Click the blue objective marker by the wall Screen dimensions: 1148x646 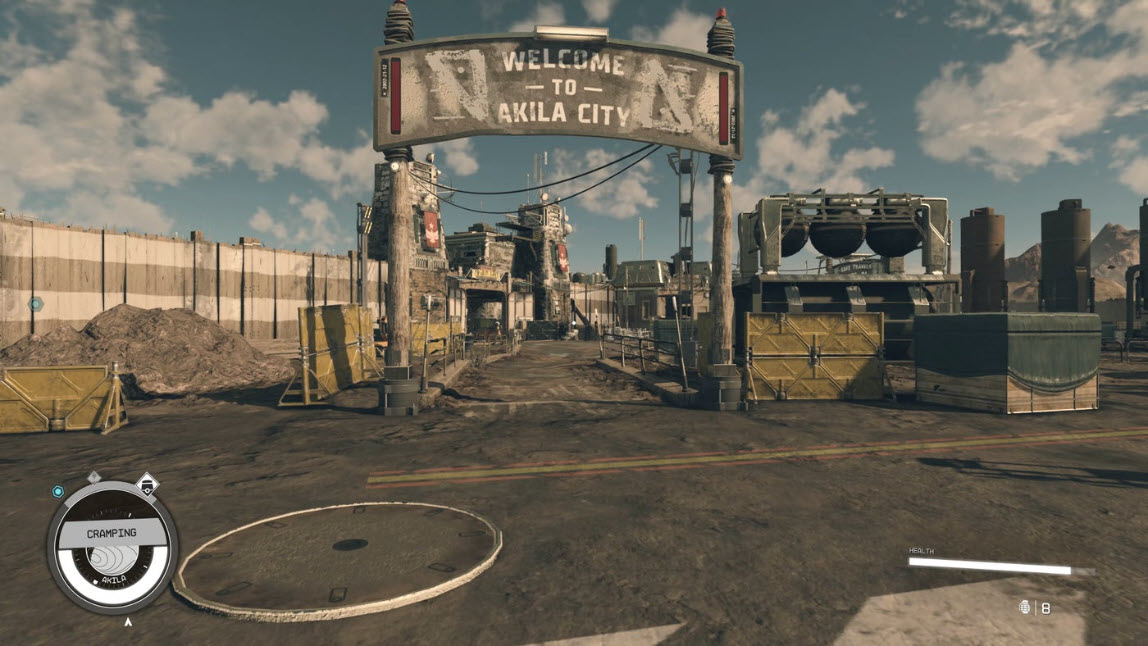(36, 303)
